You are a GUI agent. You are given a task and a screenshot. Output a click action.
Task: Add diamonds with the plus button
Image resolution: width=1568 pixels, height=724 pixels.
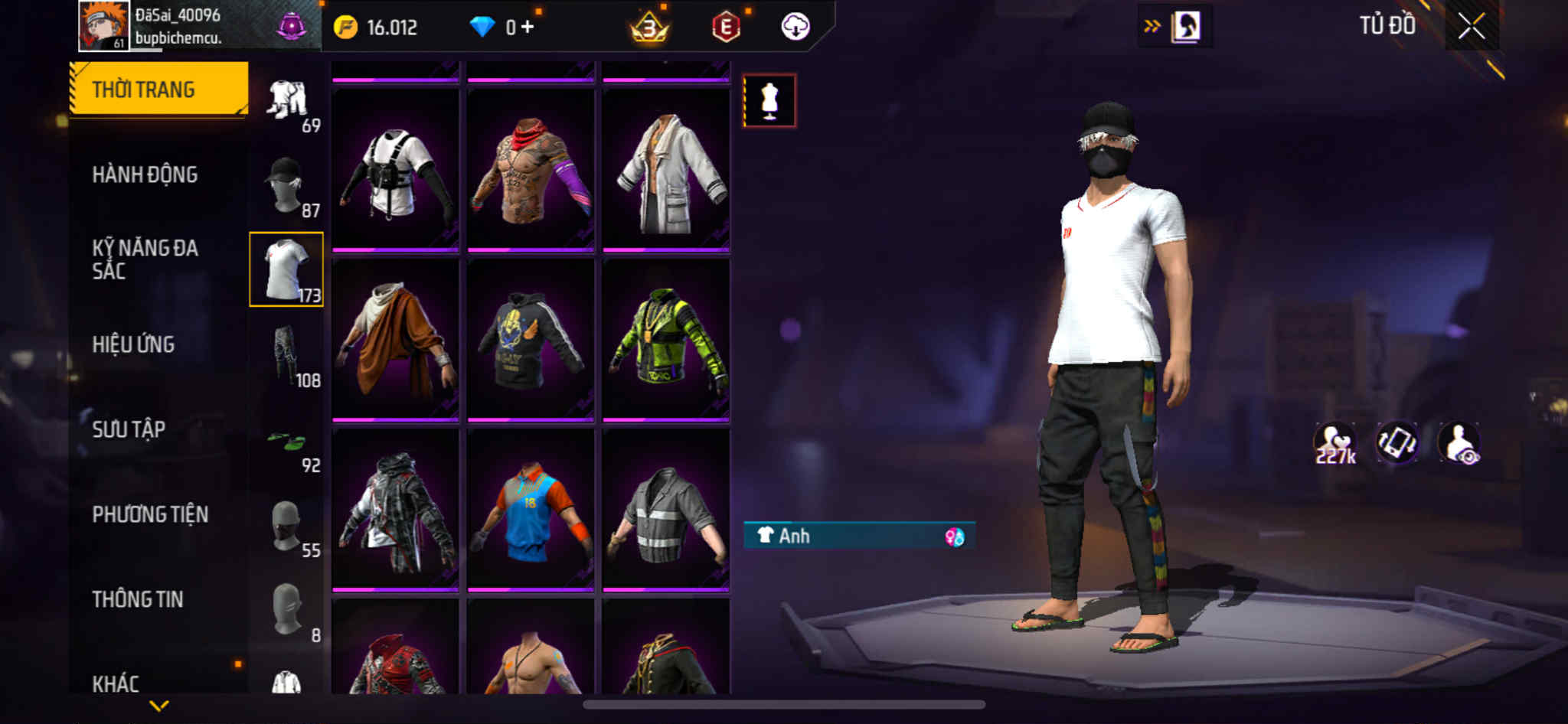tap(528, 28)
